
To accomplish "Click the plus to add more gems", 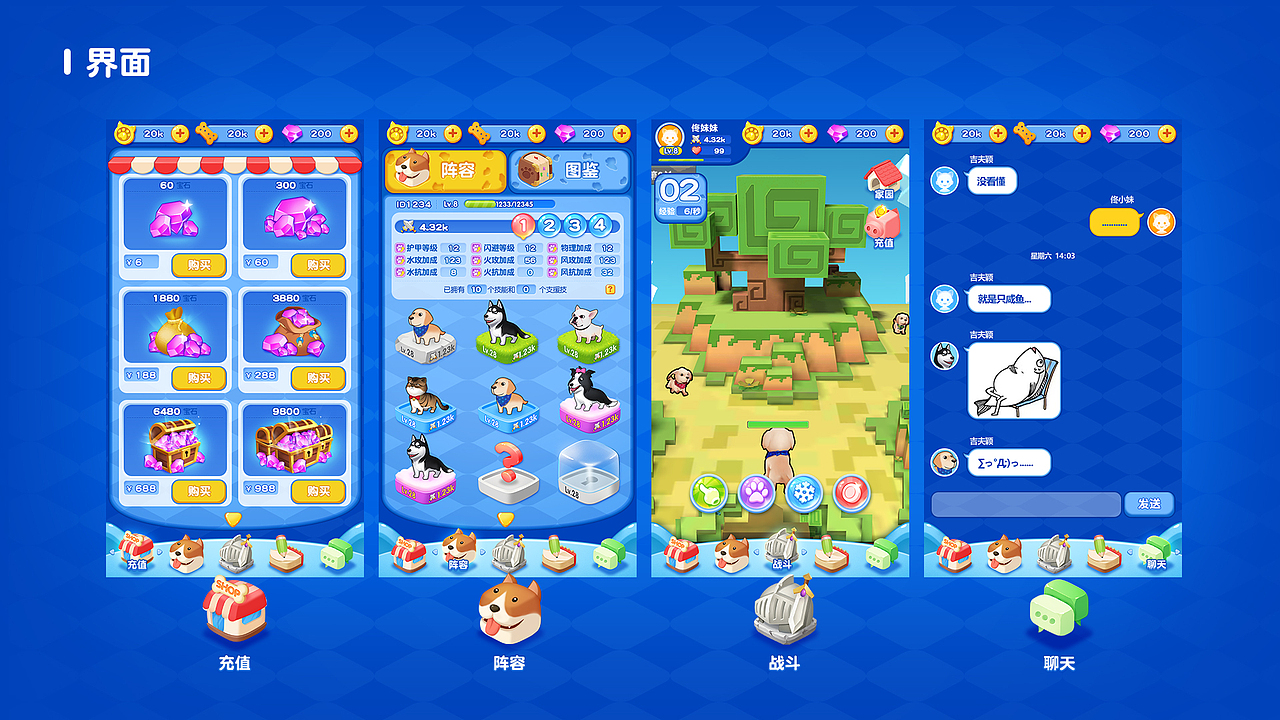I will [347, 132].
